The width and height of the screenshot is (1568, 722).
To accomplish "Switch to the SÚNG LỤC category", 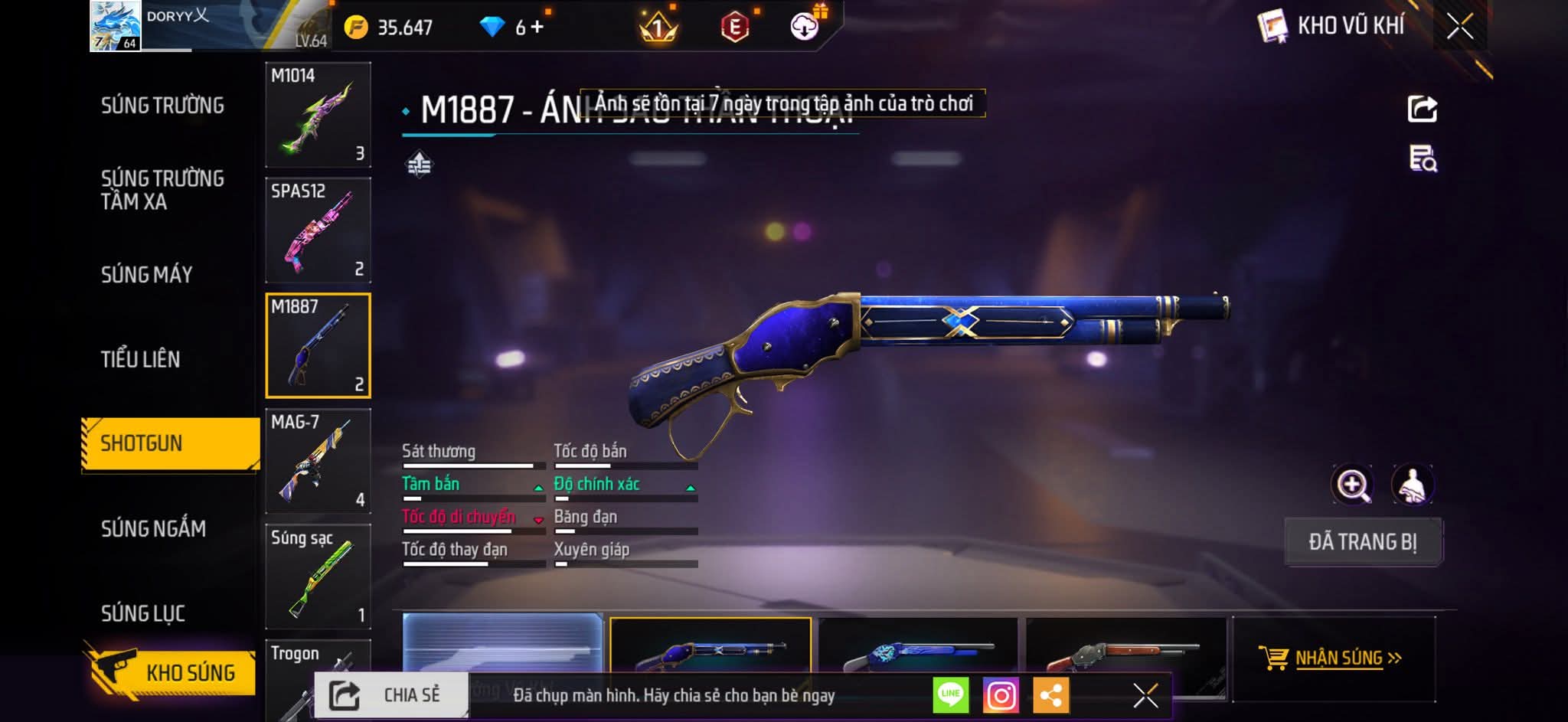I will [x=143, y=613].
